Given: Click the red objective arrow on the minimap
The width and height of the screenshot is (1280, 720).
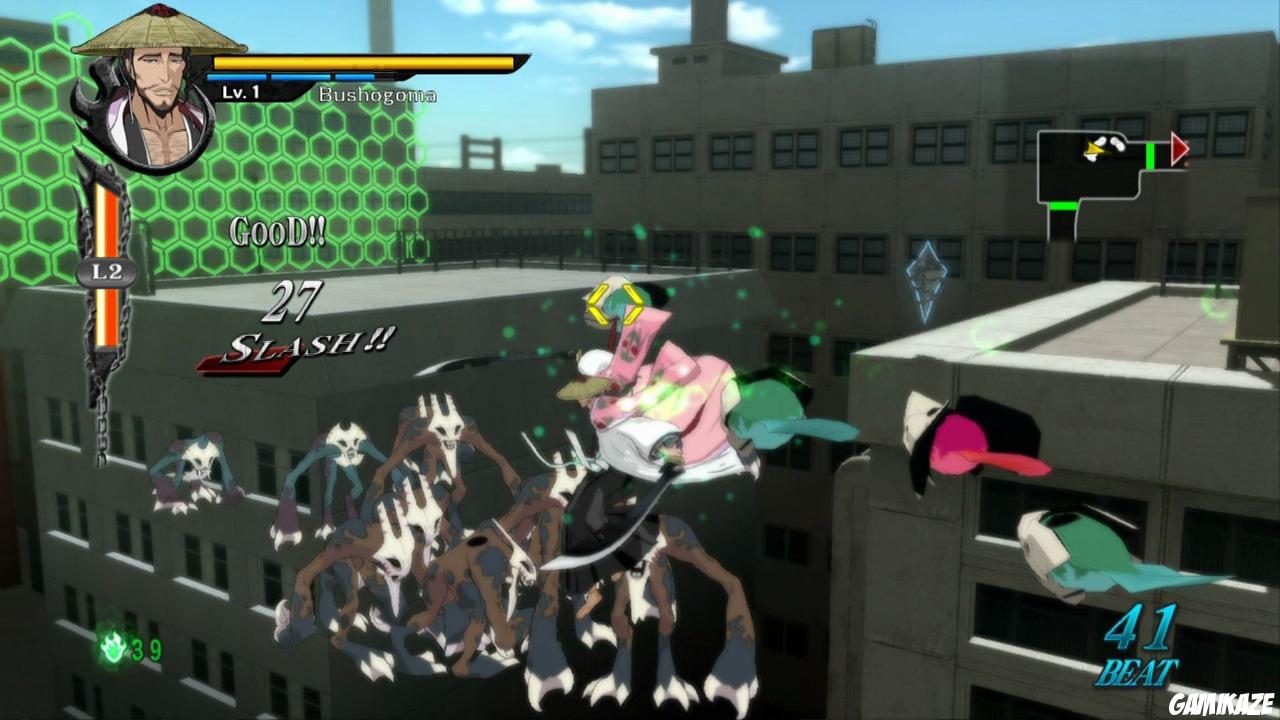Looking at the screenshot, I should click(x=1181, y=150).
